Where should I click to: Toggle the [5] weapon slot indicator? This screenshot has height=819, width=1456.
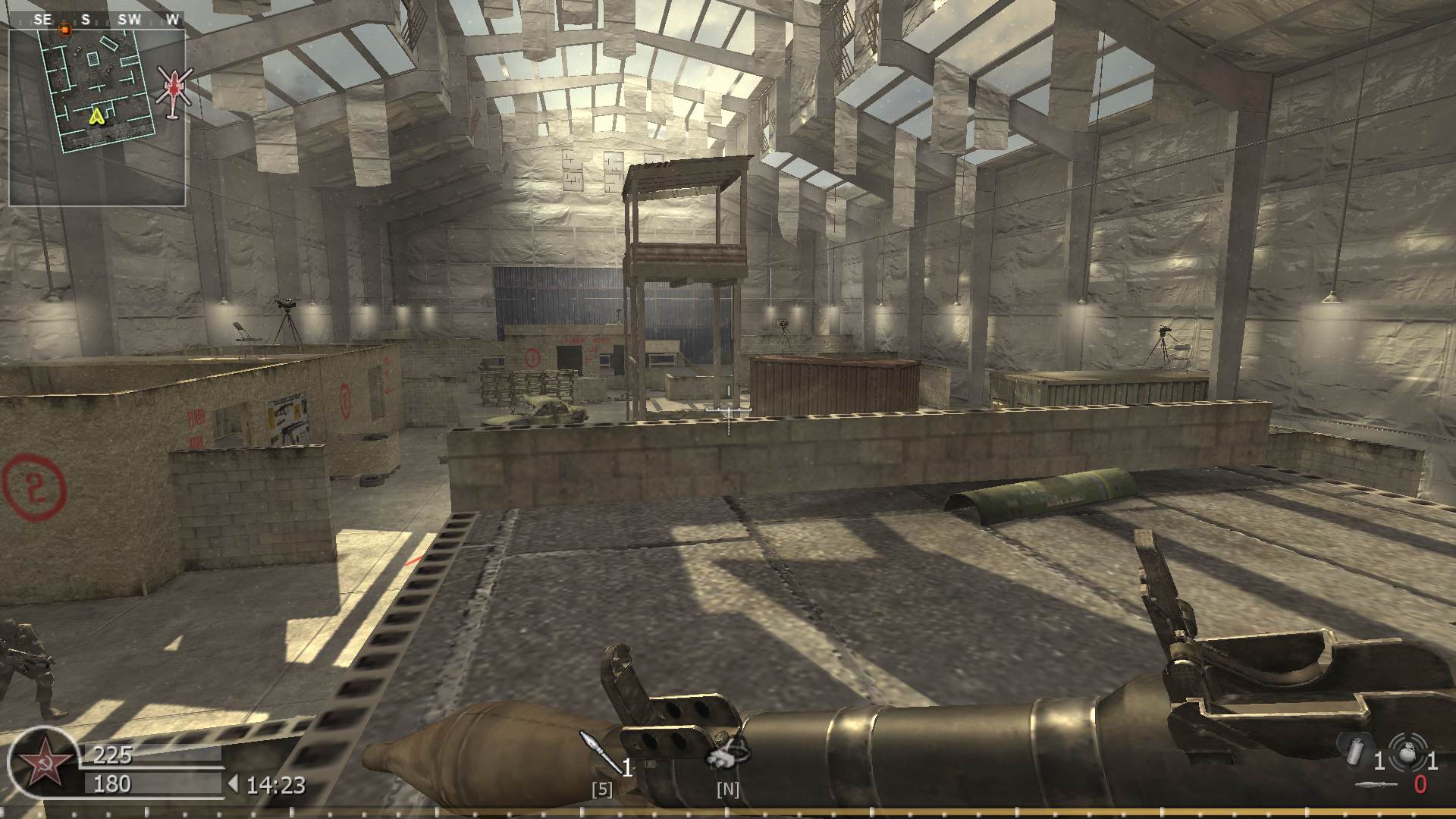[x=601, y=789]
